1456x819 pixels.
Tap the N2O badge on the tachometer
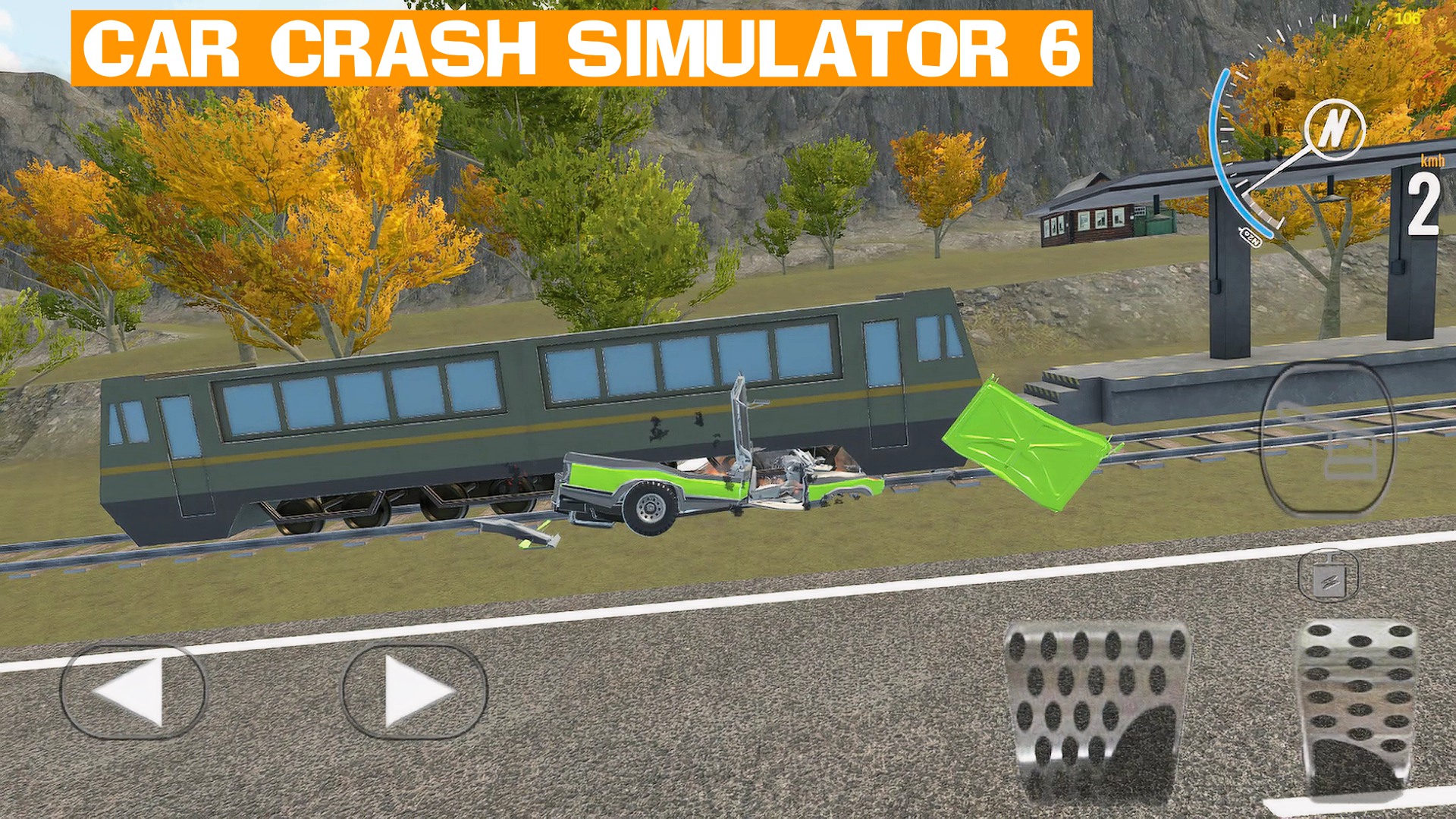pyautogui.click(x=1250, y=236)
